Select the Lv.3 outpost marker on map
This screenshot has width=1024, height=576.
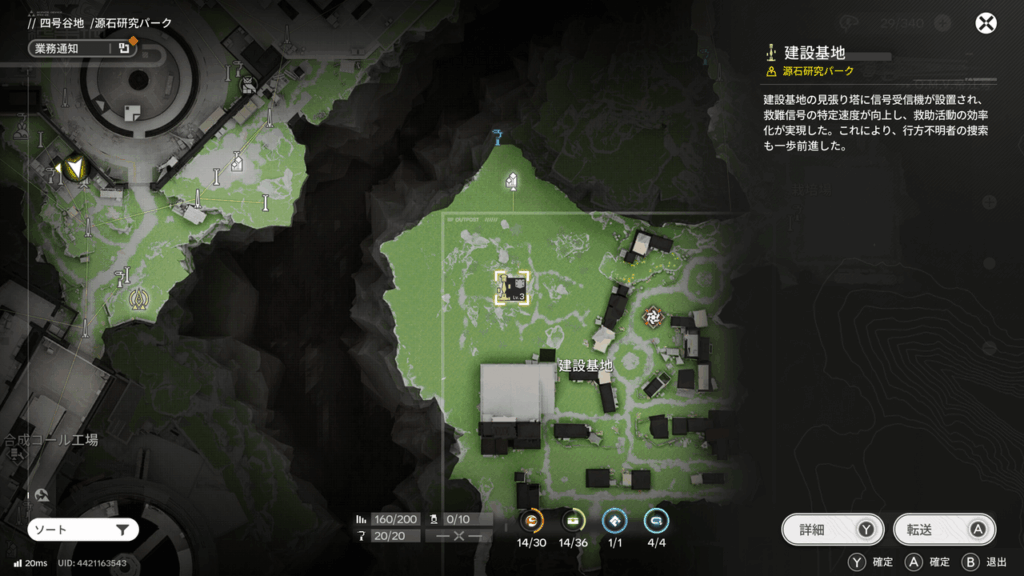[512, 288]
